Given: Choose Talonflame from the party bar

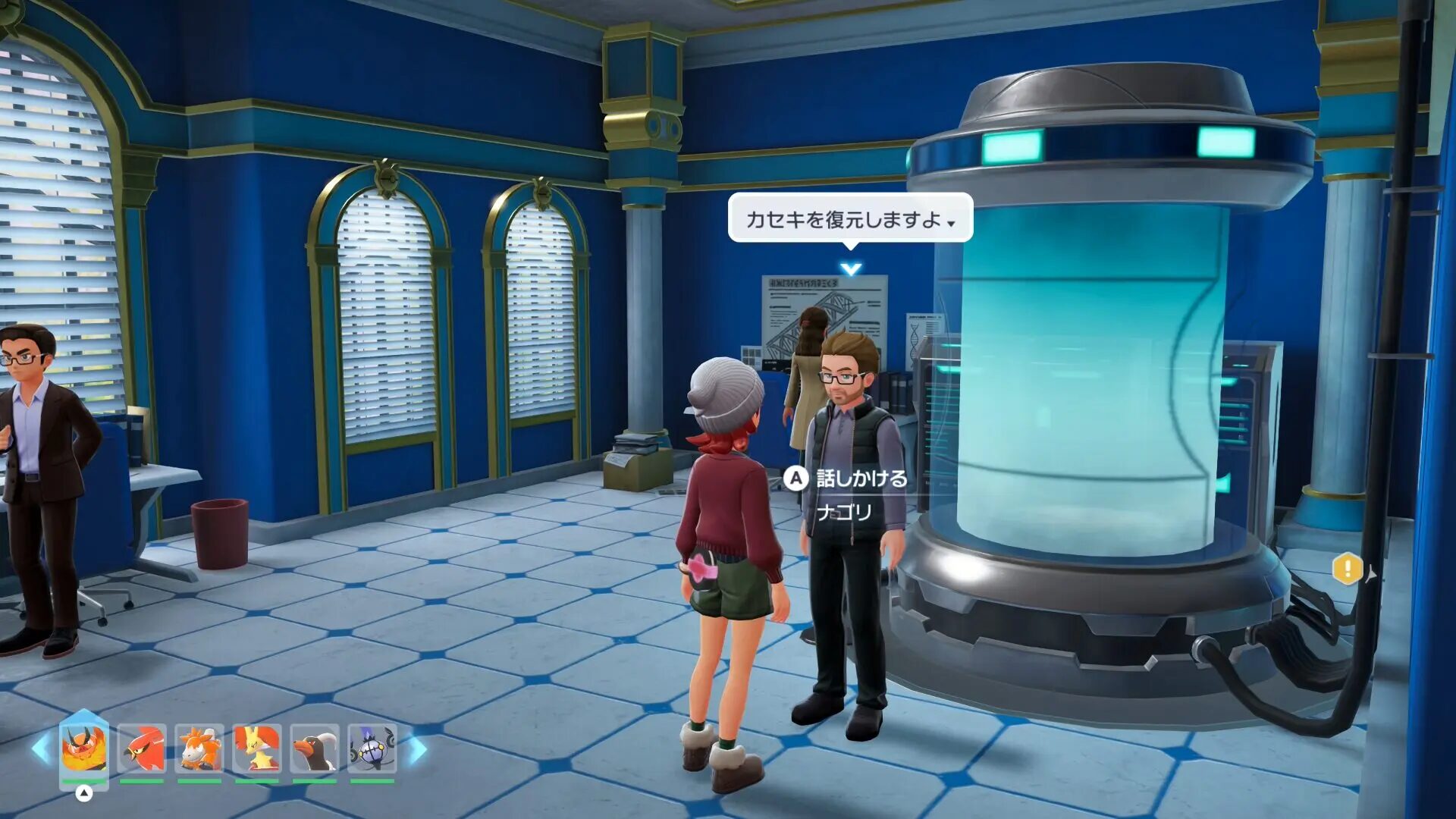Looking at the screenshot, I should point(142,748).
